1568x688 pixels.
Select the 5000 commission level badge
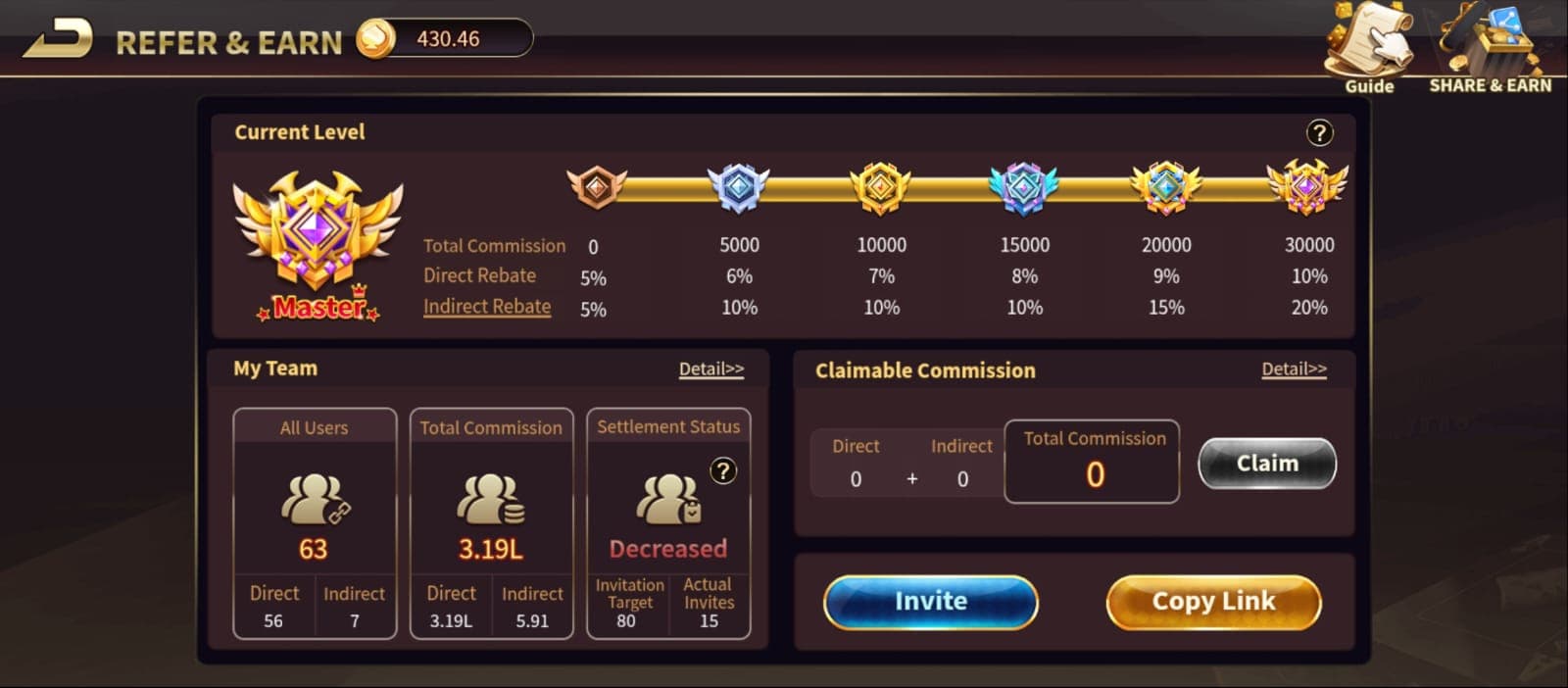pyautogui.click(x=739, y=187)
